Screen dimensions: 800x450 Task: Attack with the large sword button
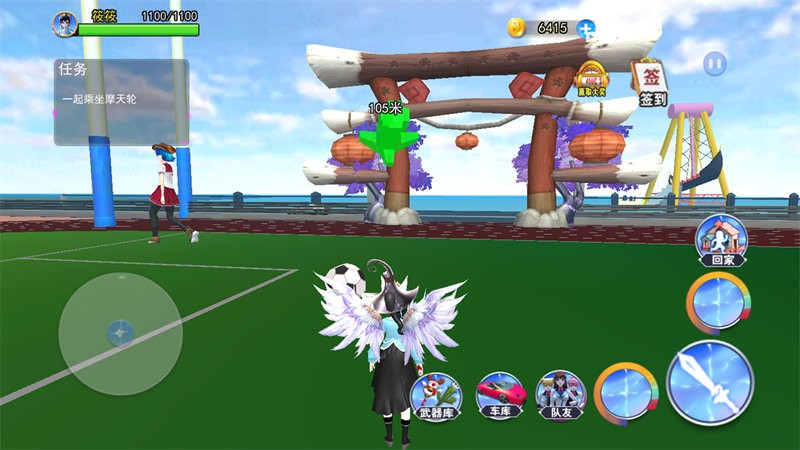click(x=709, y=382)
